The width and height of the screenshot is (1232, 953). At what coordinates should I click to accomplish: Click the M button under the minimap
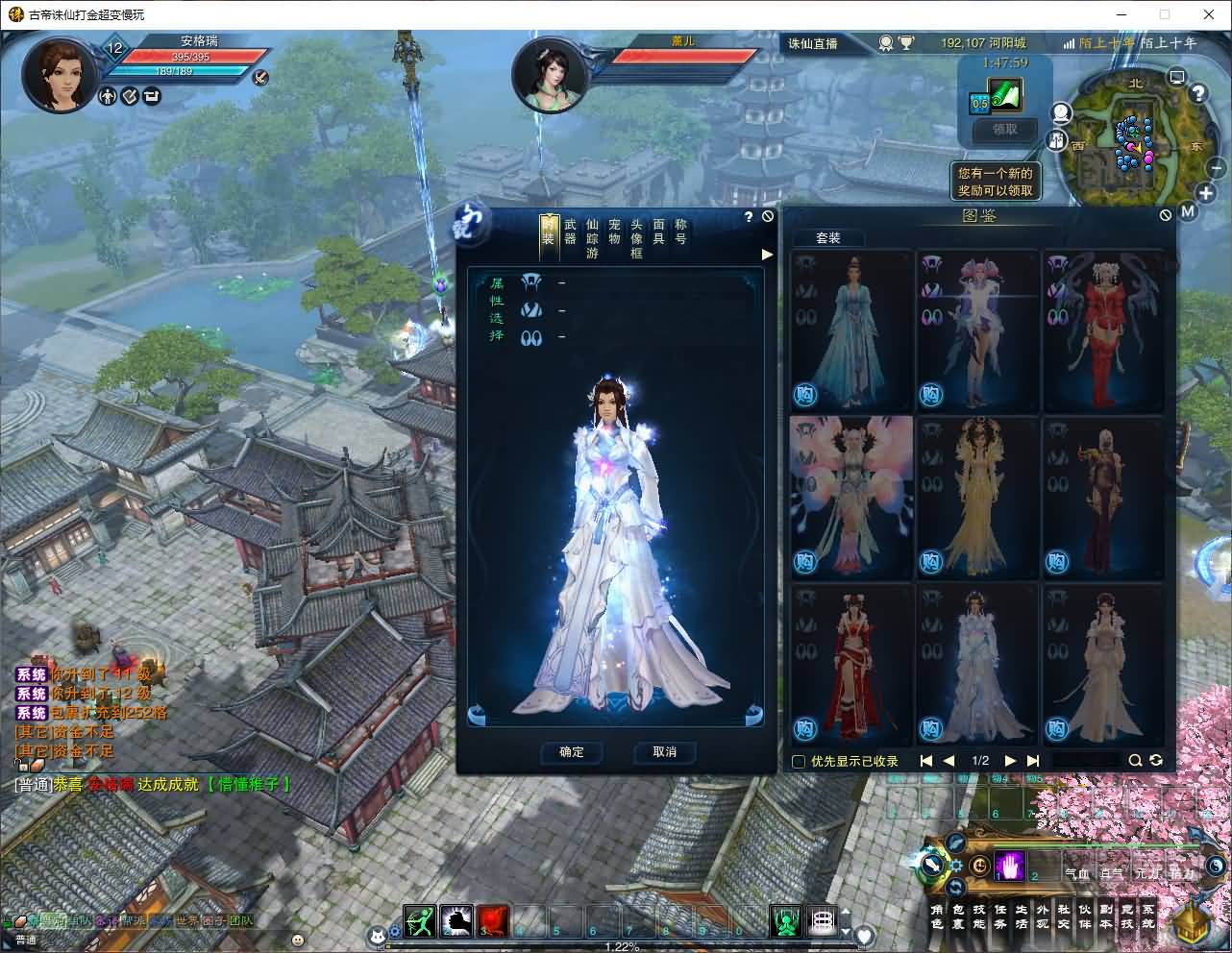(1188, 211)
